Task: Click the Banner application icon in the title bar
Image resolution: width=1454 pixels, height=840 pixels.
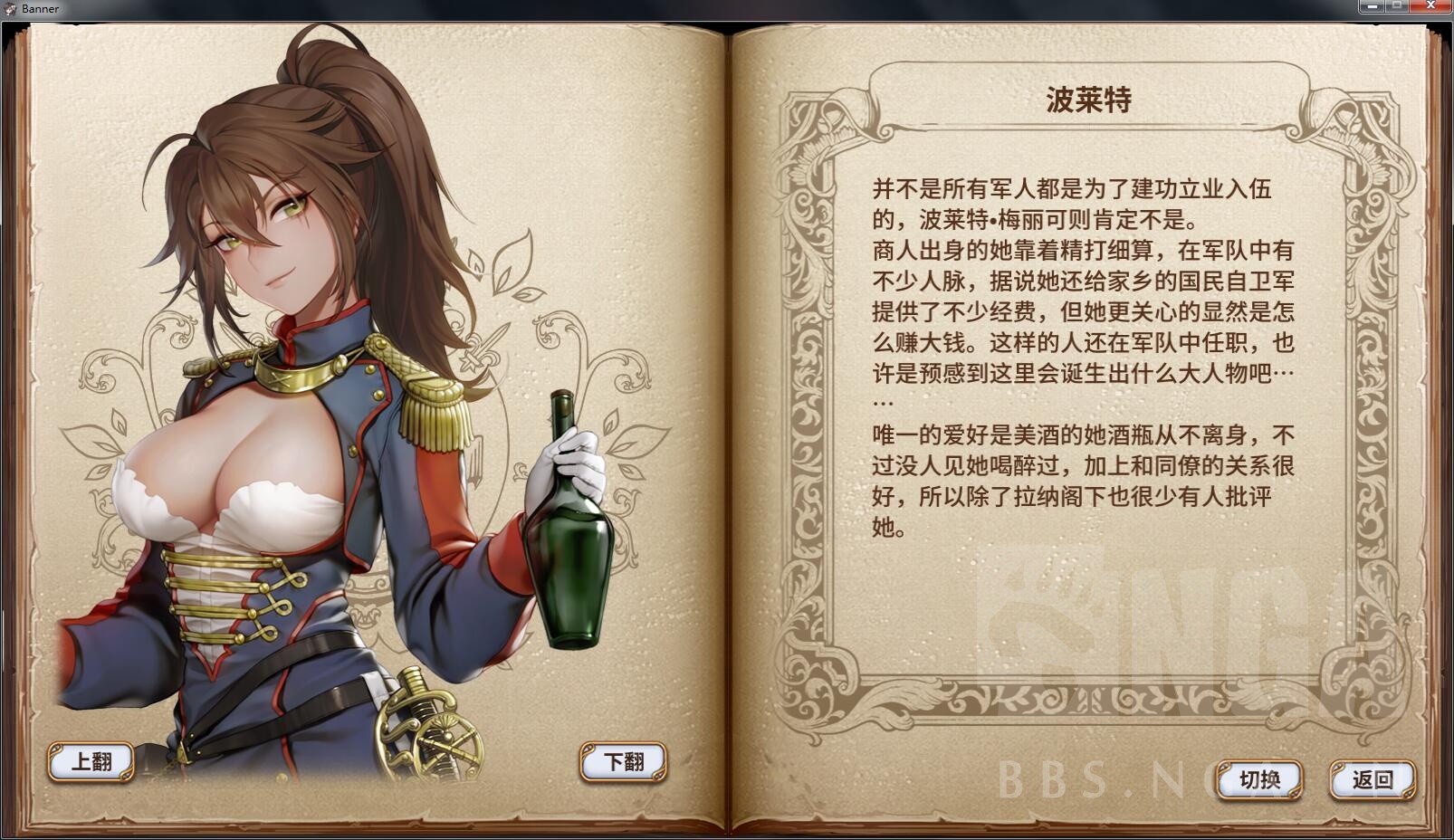Action: tap(11, 8)
